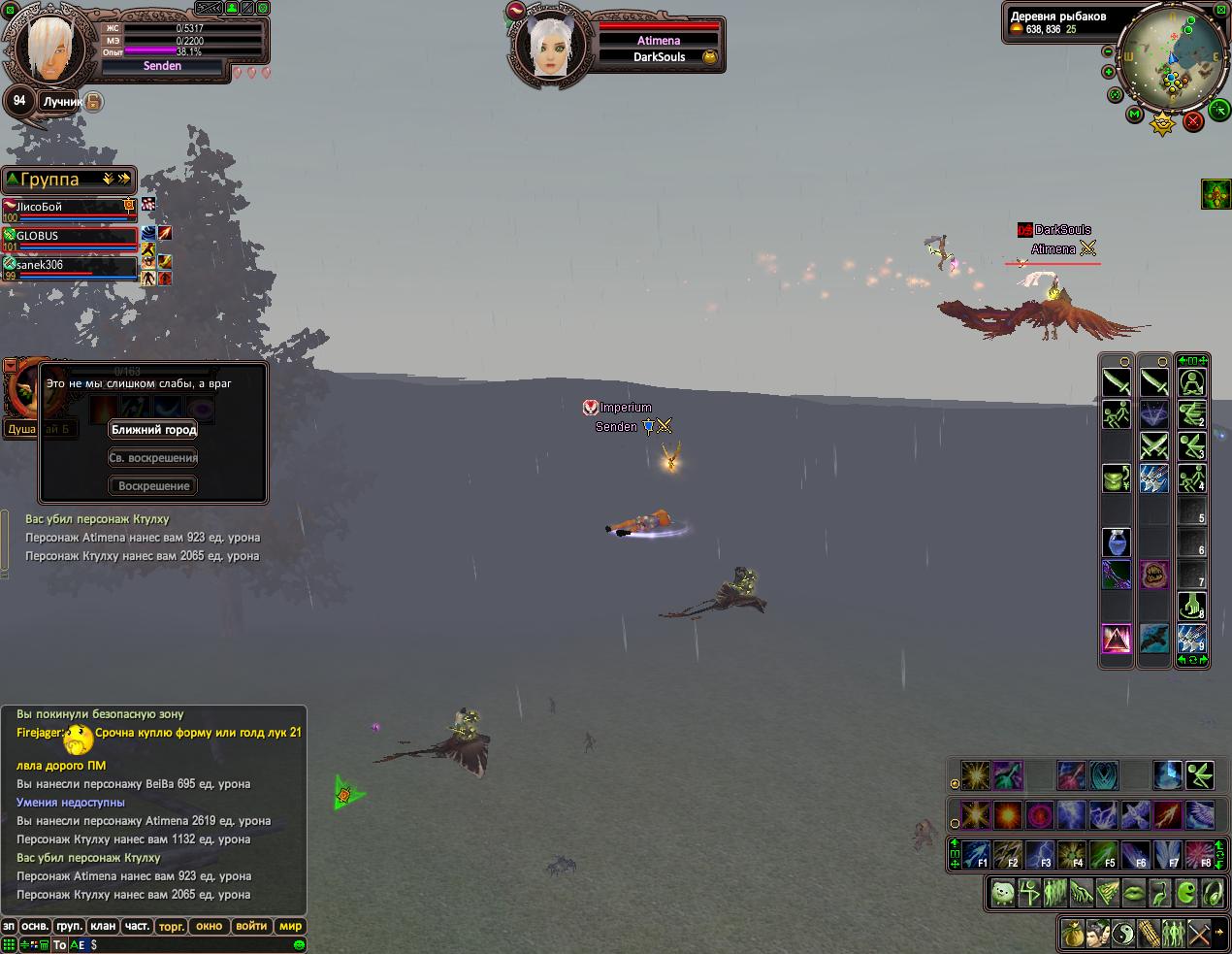This screenshot has height=954, width=1232.
Task: Zoom out the minimap with the minus button
Action: pos(1109,51)
